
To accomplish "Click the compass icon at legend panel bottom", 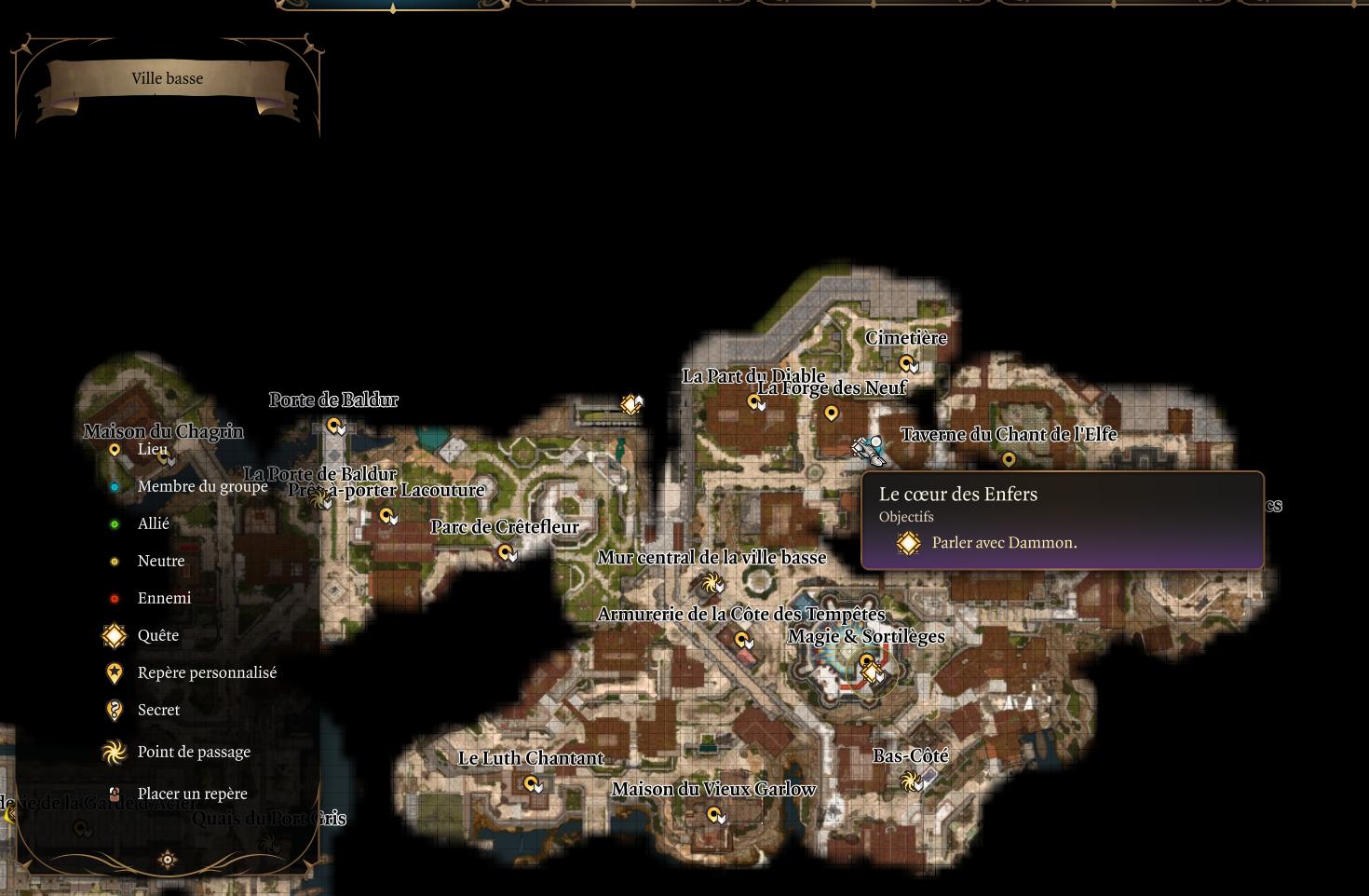I will pyautogui.click(x=168, y=859).
